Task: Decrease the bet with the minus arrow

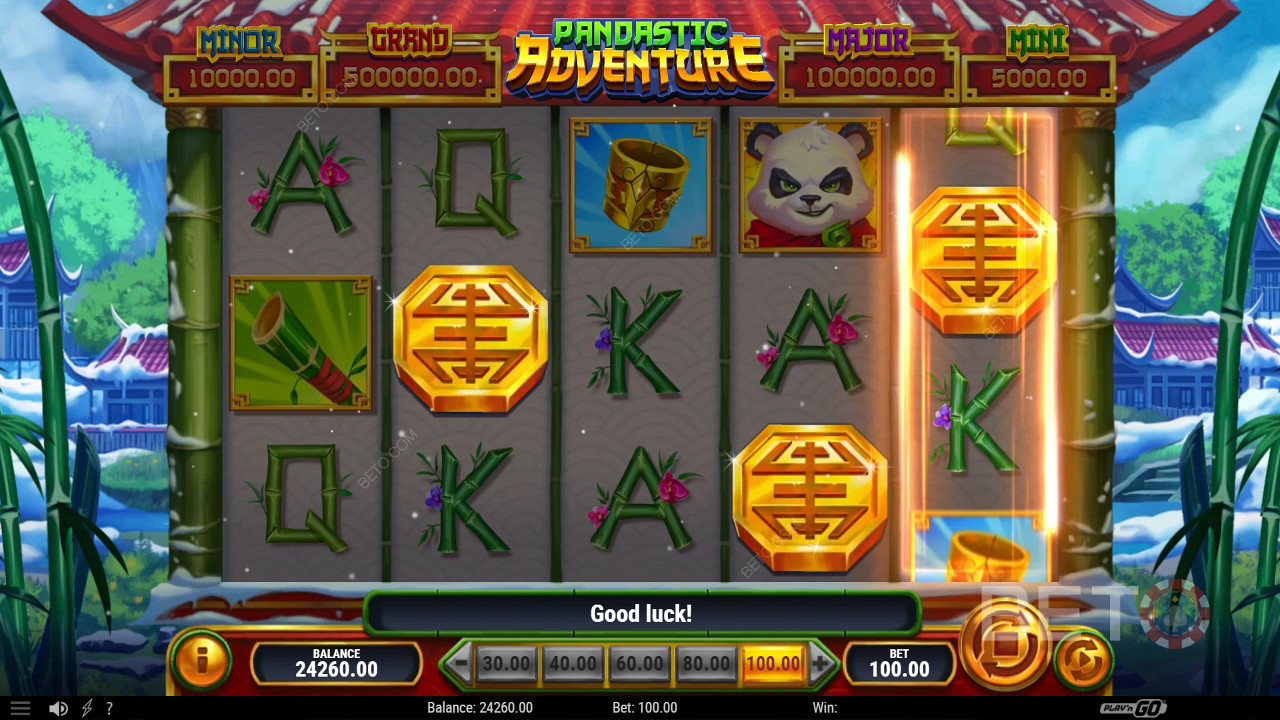Action: (x=459, y=663)
